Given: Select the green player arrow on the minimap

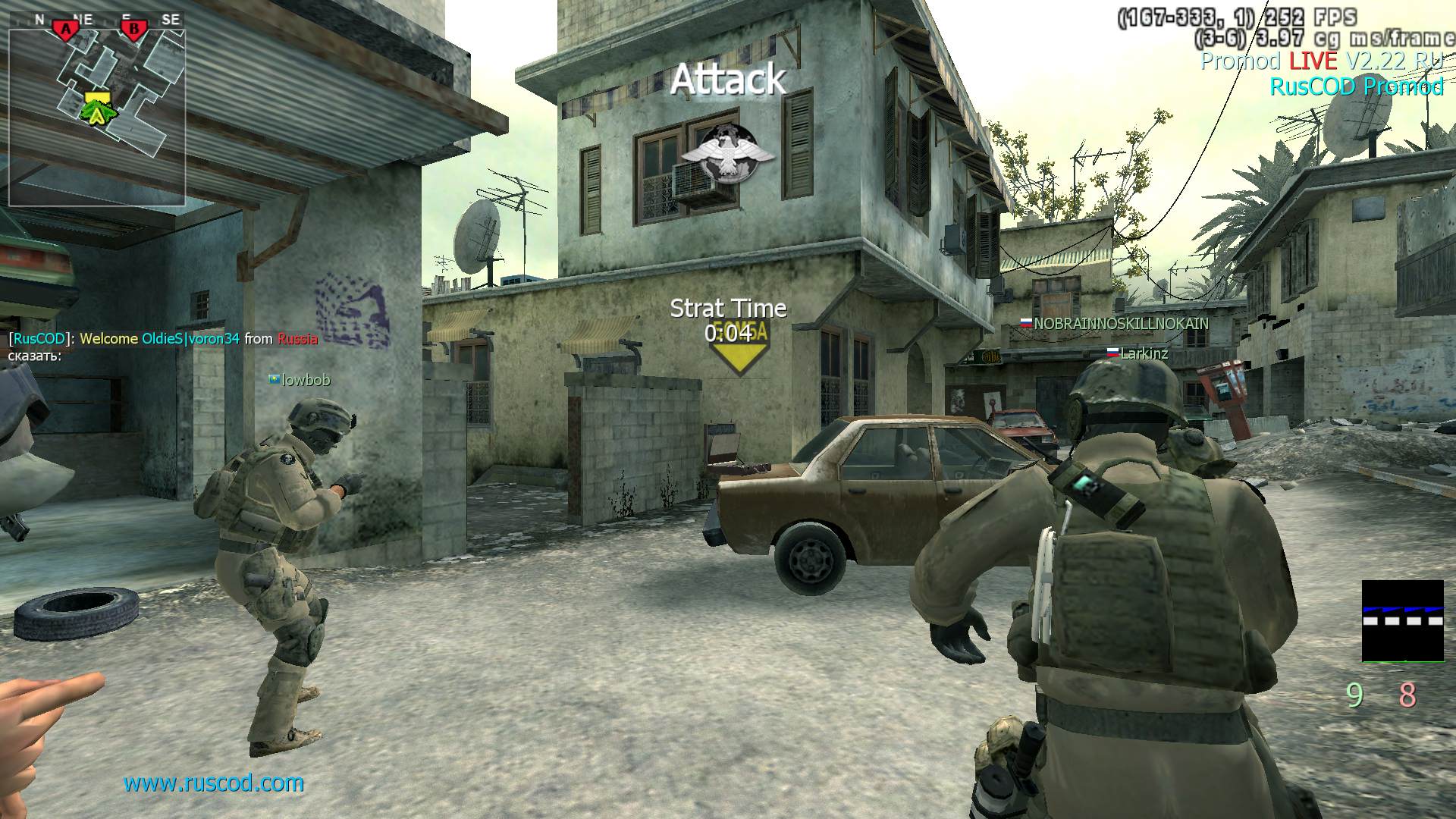Looking at the screenshot, I should (96, 114).
